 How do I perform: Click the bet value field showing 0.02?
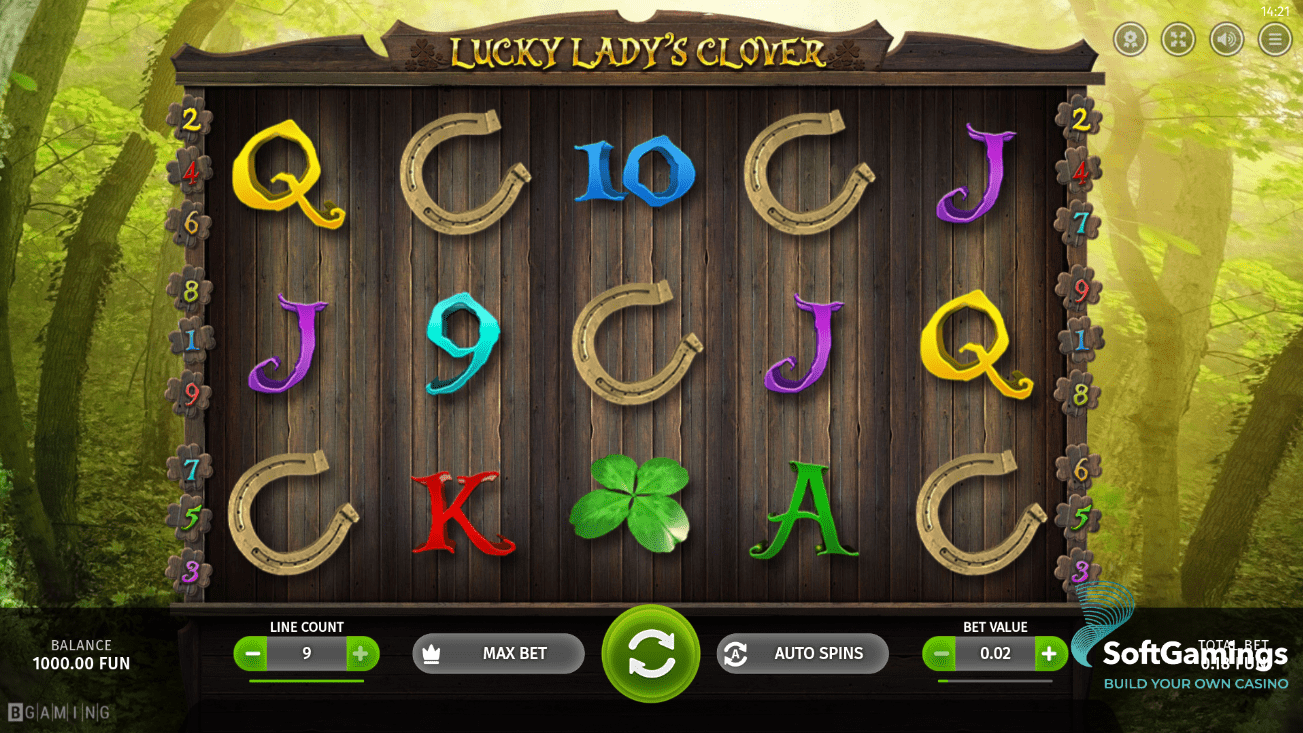tap(994, 653)
